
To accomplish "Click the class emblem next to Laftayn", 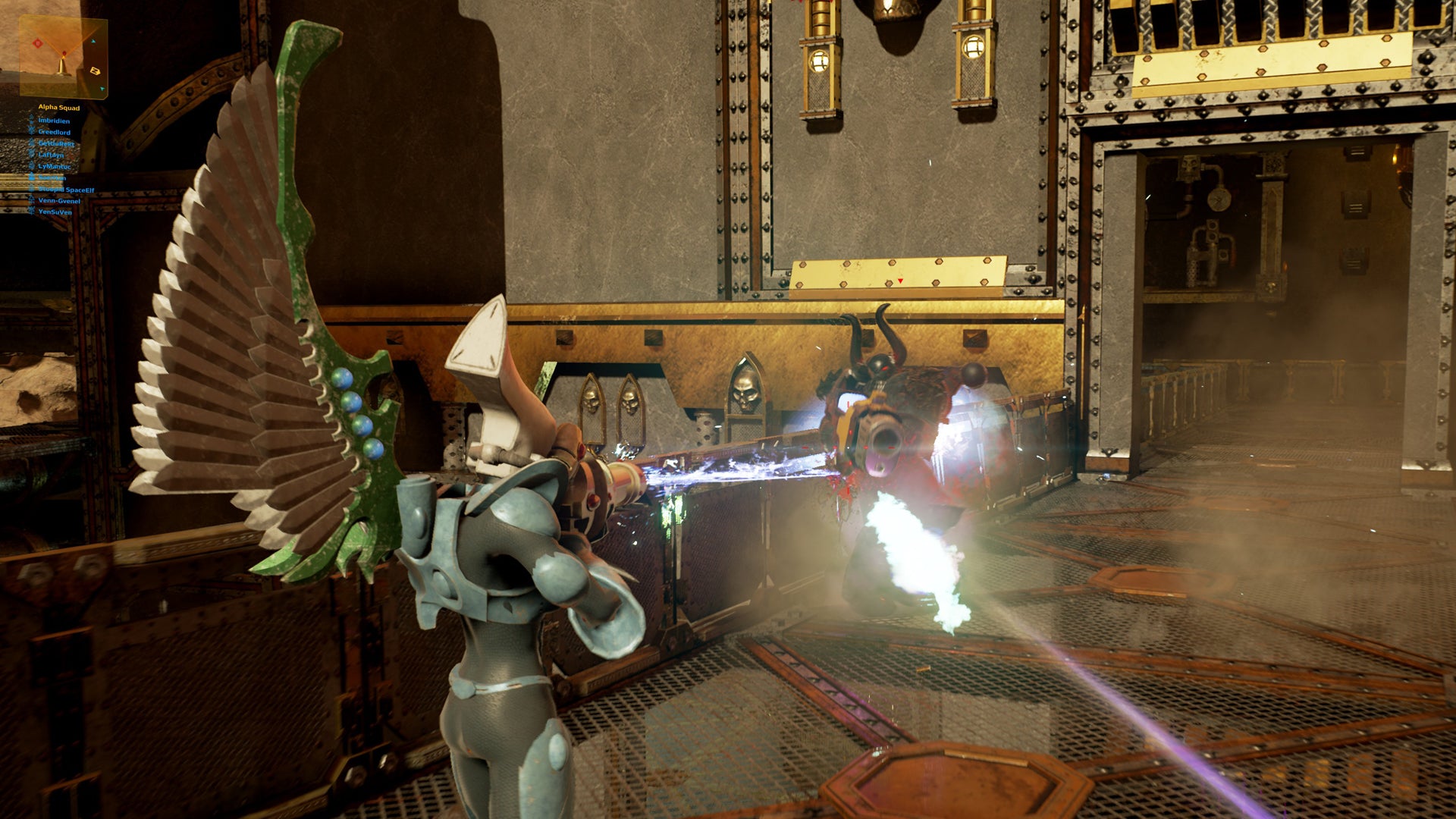I will pyautogui.click(x=32, y=155).
